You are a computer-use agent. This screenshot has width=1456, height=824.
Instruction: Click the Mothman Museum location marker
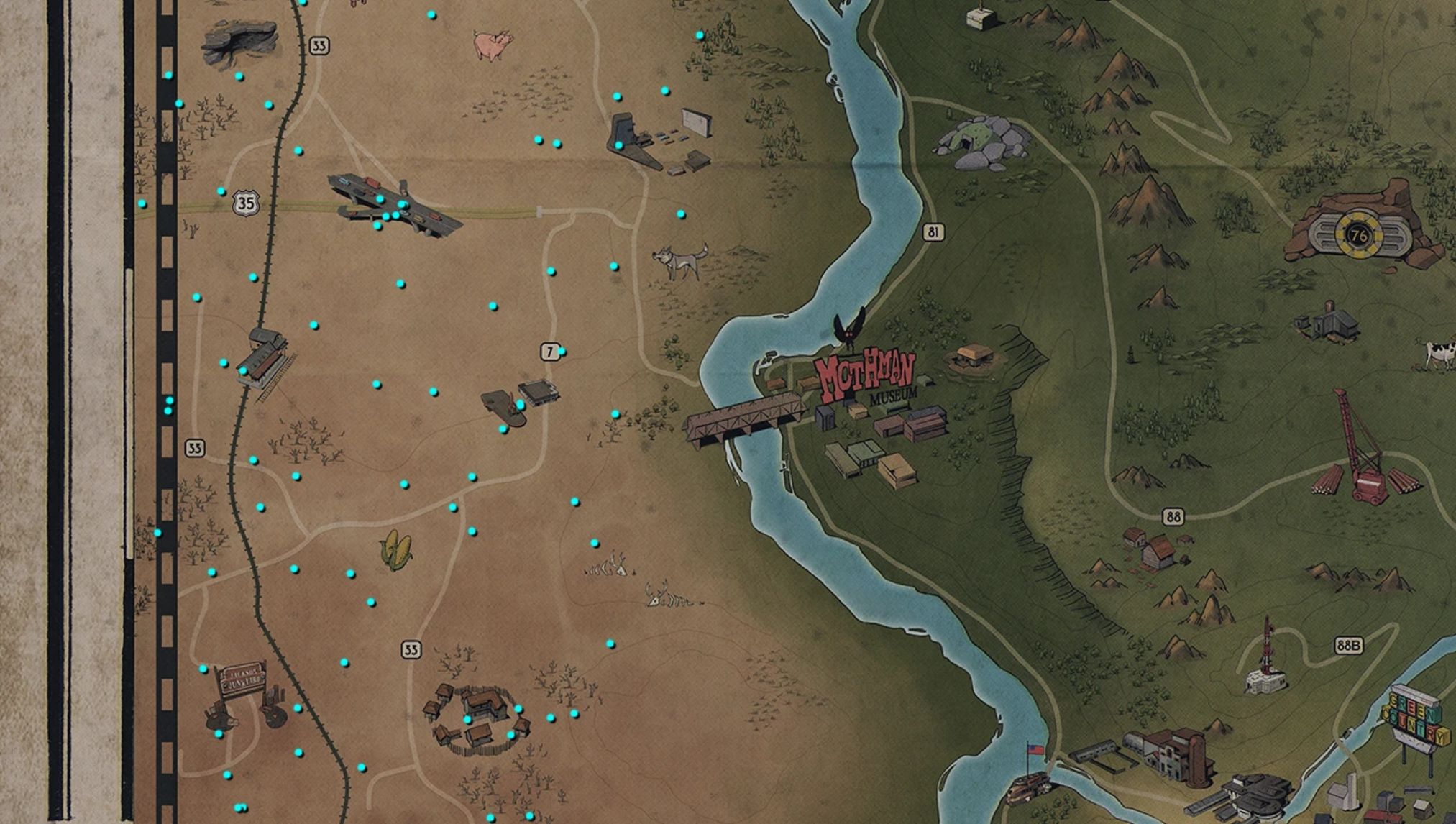tap(865, 375)
